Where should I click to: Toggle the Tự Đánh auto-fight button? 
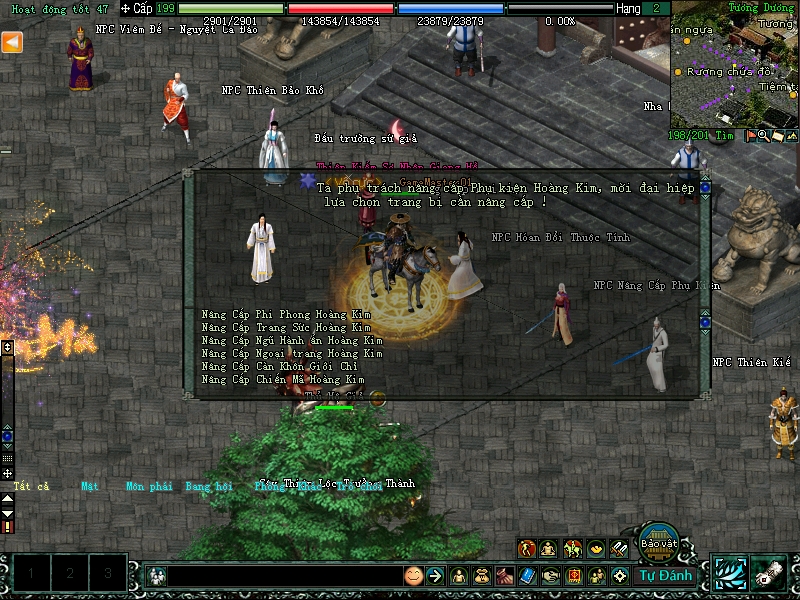point(665,575)
